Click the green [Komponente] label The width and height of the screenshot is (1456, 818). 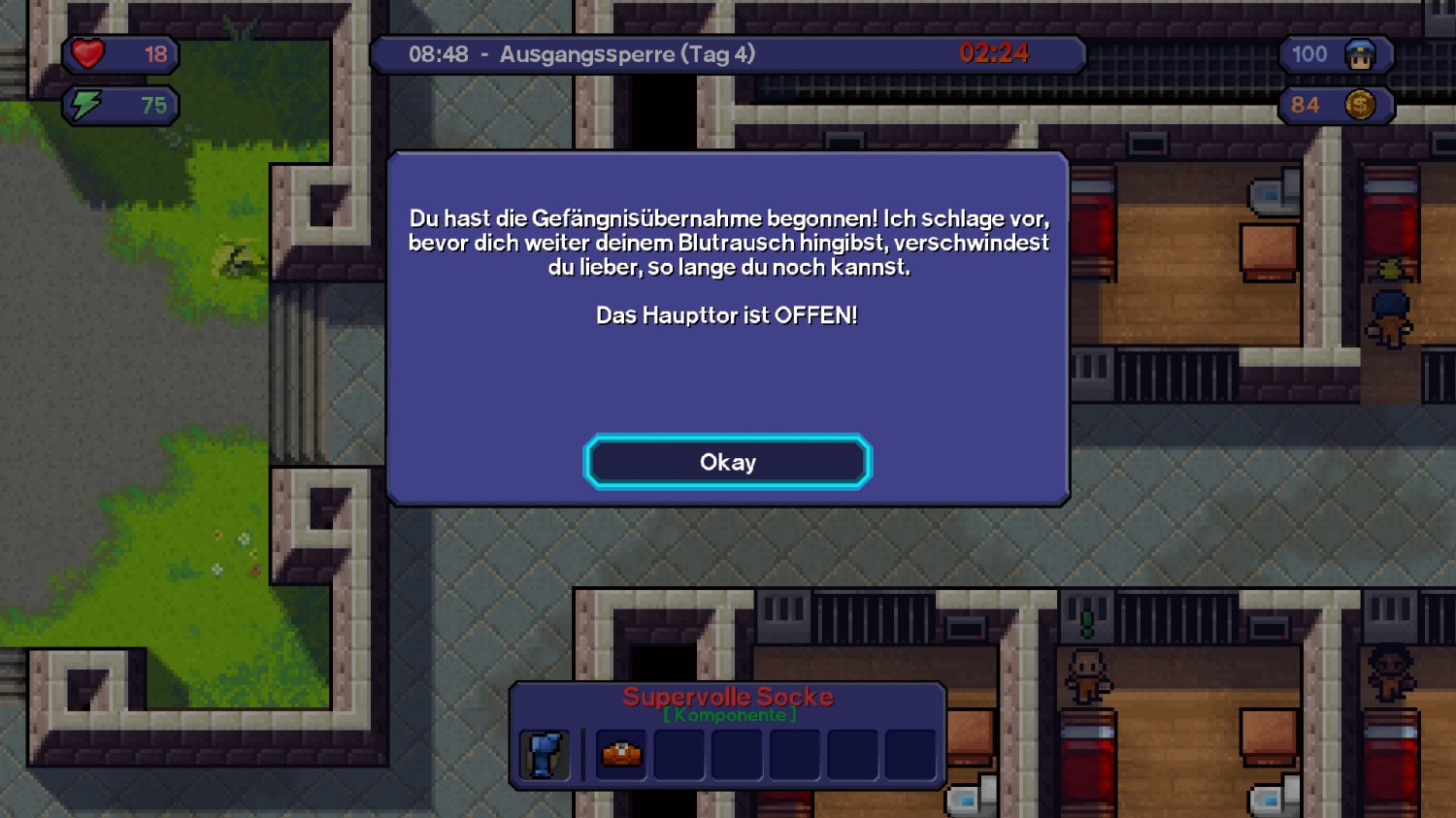click(729, 715)
